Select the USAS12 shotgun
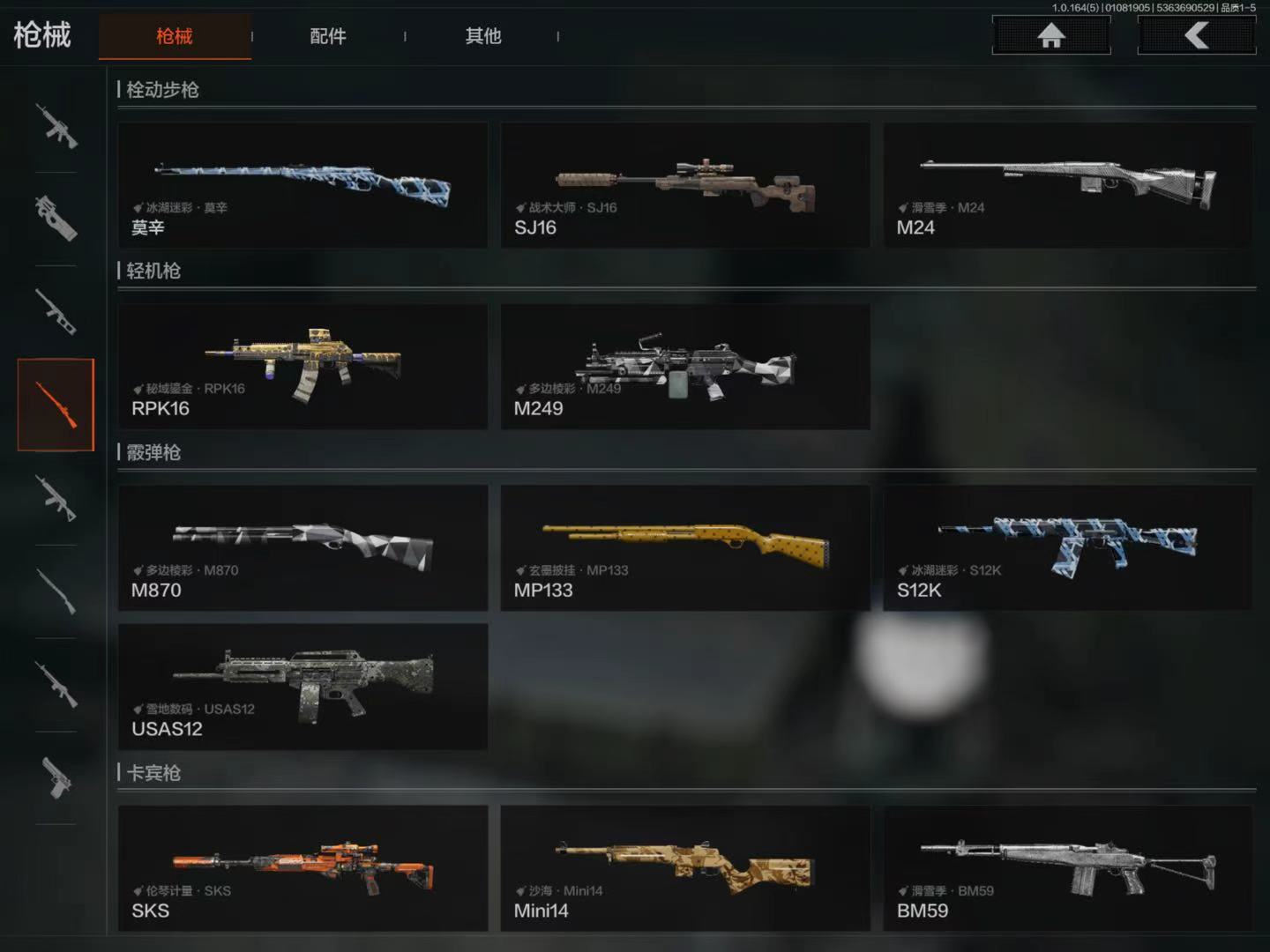The height and width of the screenshot is (952, 1270). coord(303,687)
